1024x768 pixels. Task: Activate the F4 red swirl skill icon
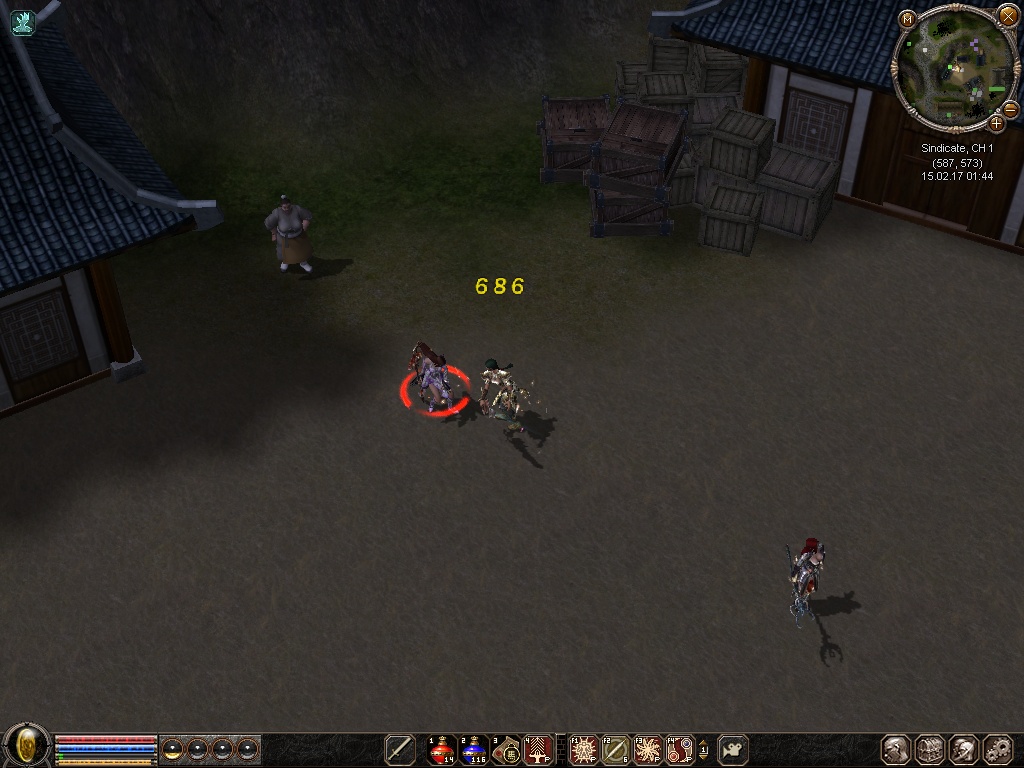point(680,749)
